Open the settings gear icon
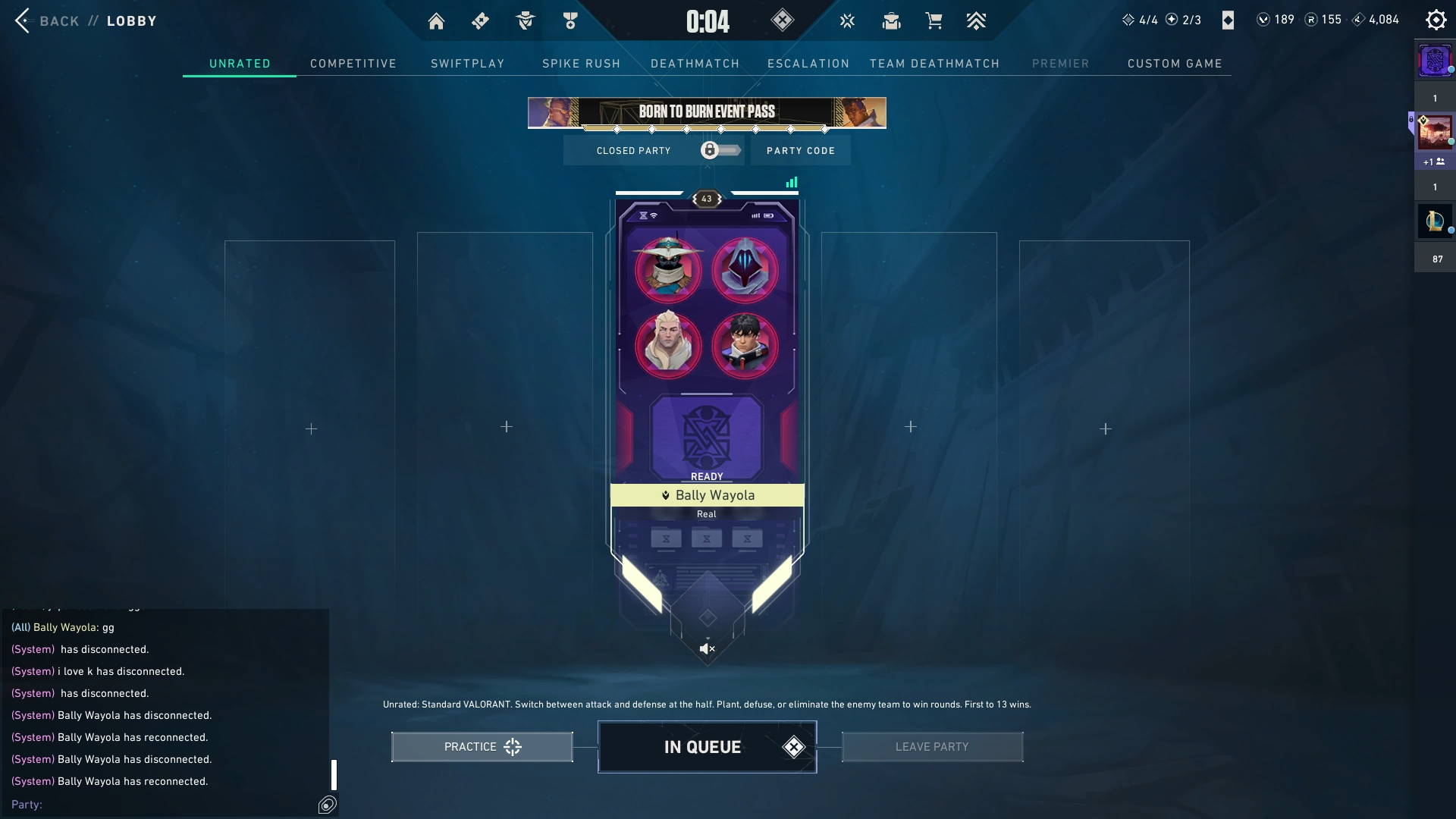 pyautogui.click(x=1436, y=20)
